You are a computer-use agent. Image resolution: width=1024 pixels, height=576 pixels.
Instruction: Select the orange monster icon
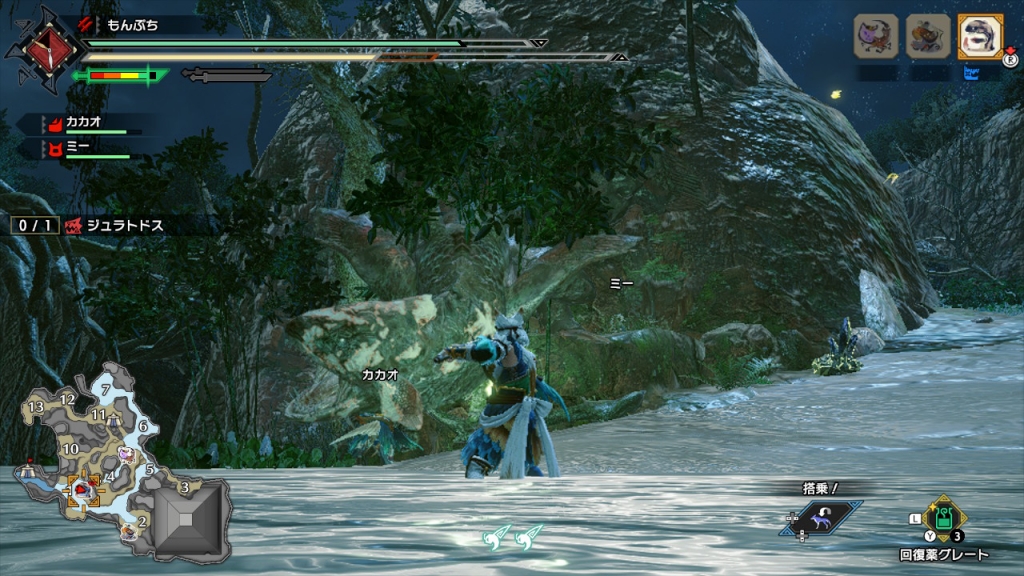coord(927,36)
